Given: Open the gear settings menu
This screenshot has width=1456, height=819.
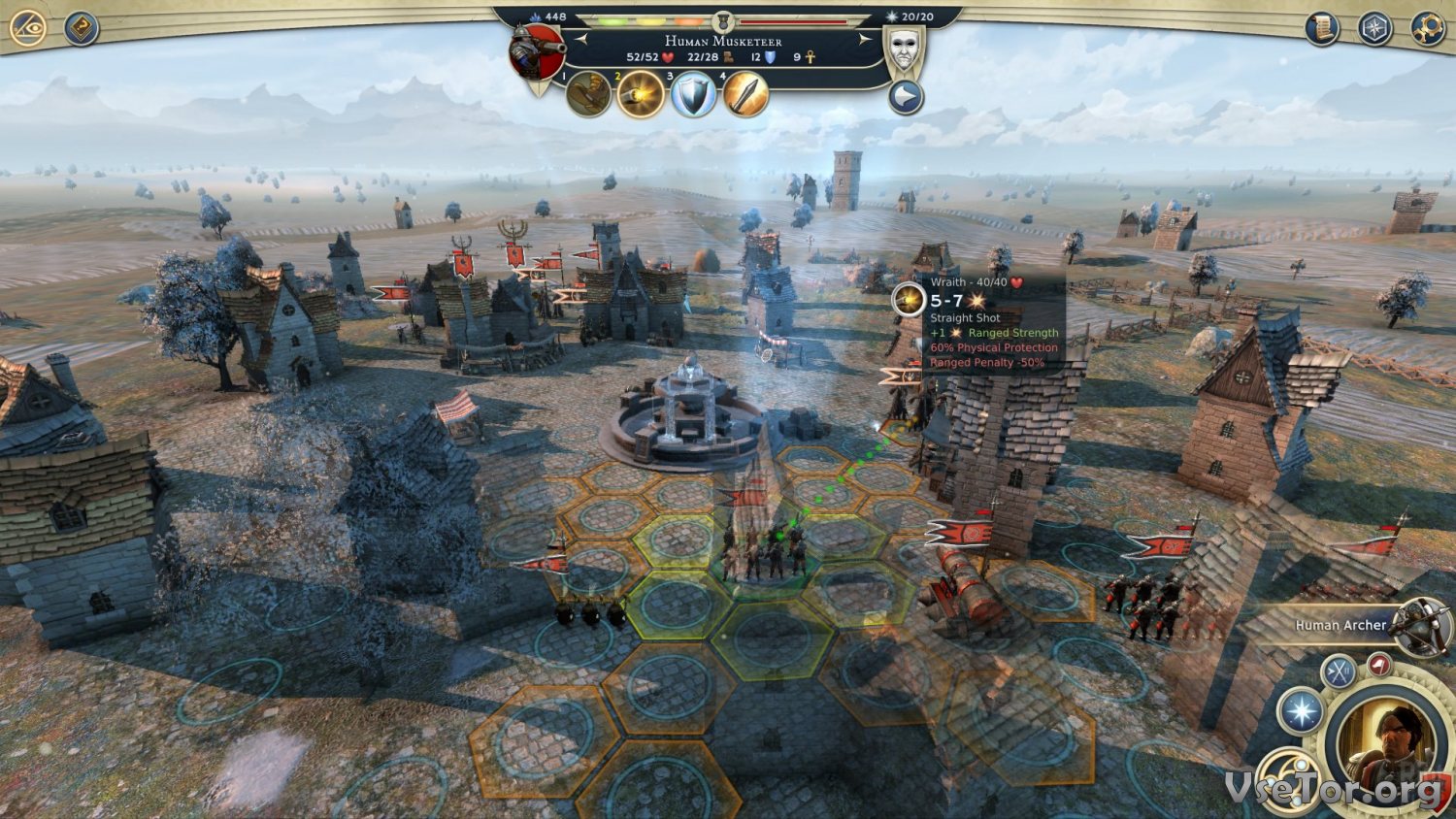Looking at the screenshot, I should pyautogui.click(x=1427, y=29).
